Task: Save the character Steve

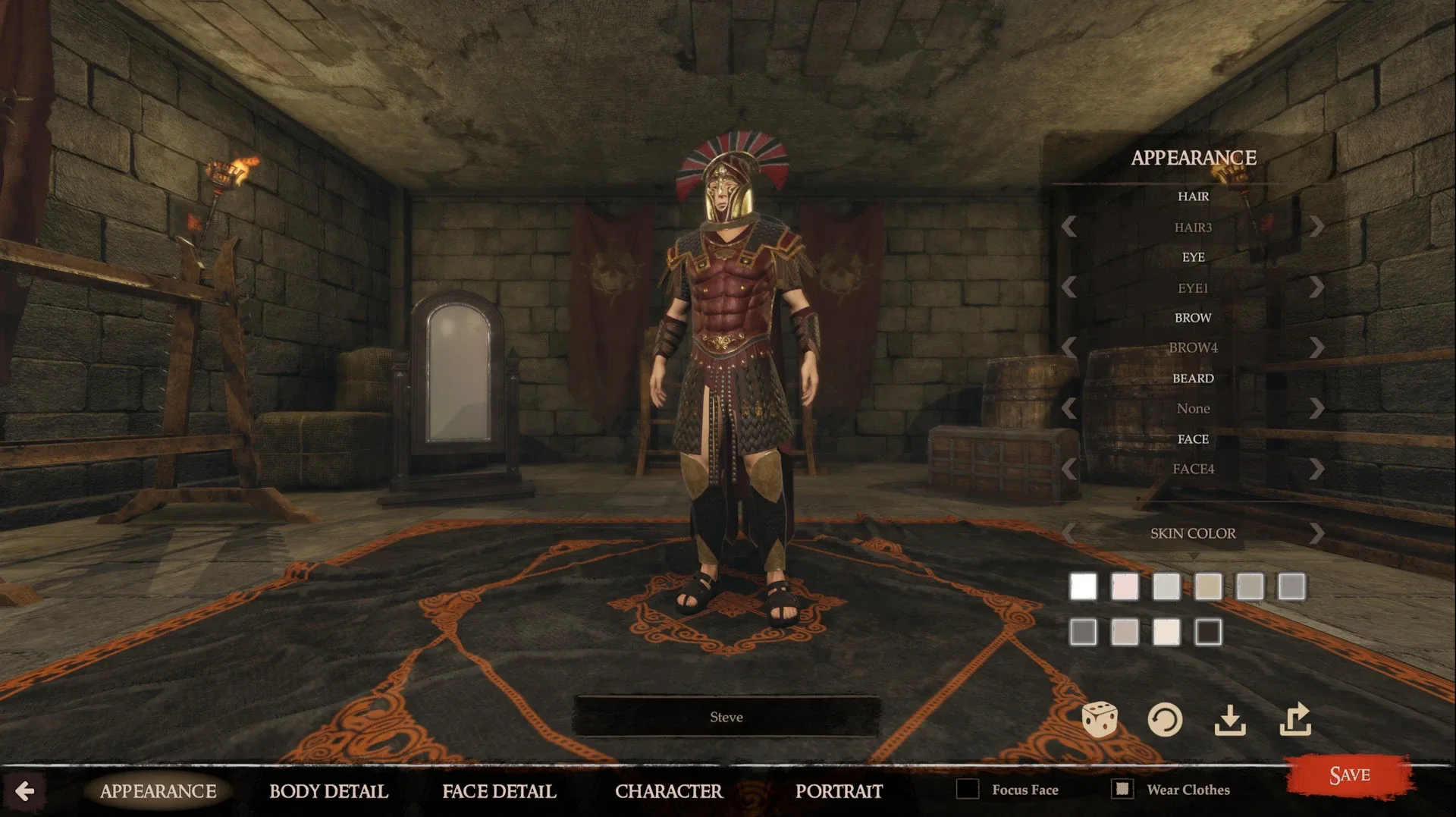Action: [x=1349, y=775]
